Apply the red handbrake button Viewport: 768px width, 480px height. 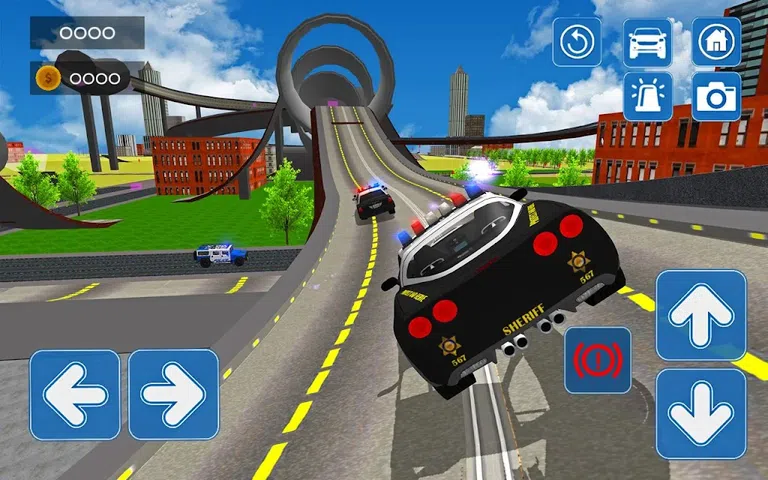pyautogui.click(x=598, y=359)
